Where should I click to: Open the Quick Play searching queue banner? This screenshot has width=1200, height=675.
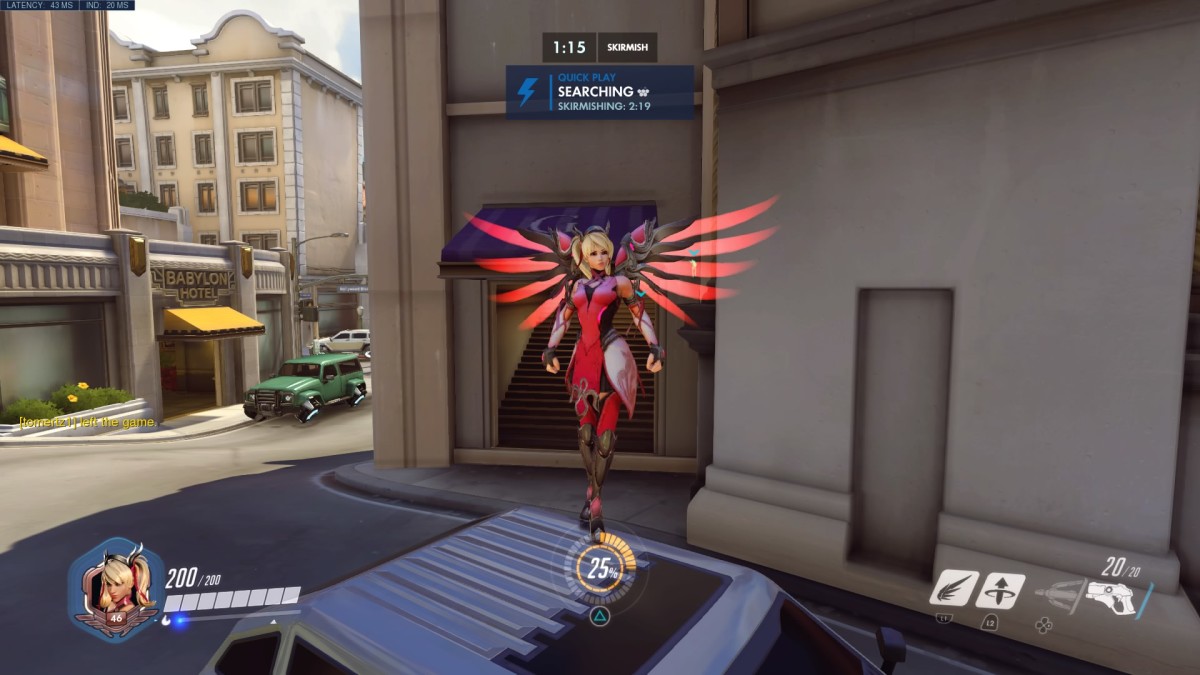(599, 92)
